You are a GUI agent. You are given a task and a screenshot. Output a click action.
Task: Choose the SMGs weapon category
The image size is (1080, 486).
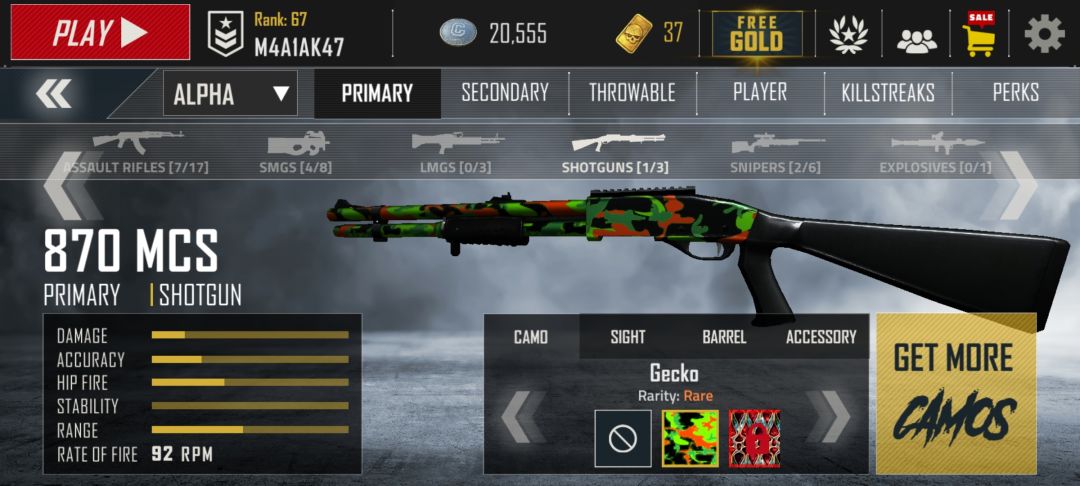pyautogui.click(x=295, y=153)
